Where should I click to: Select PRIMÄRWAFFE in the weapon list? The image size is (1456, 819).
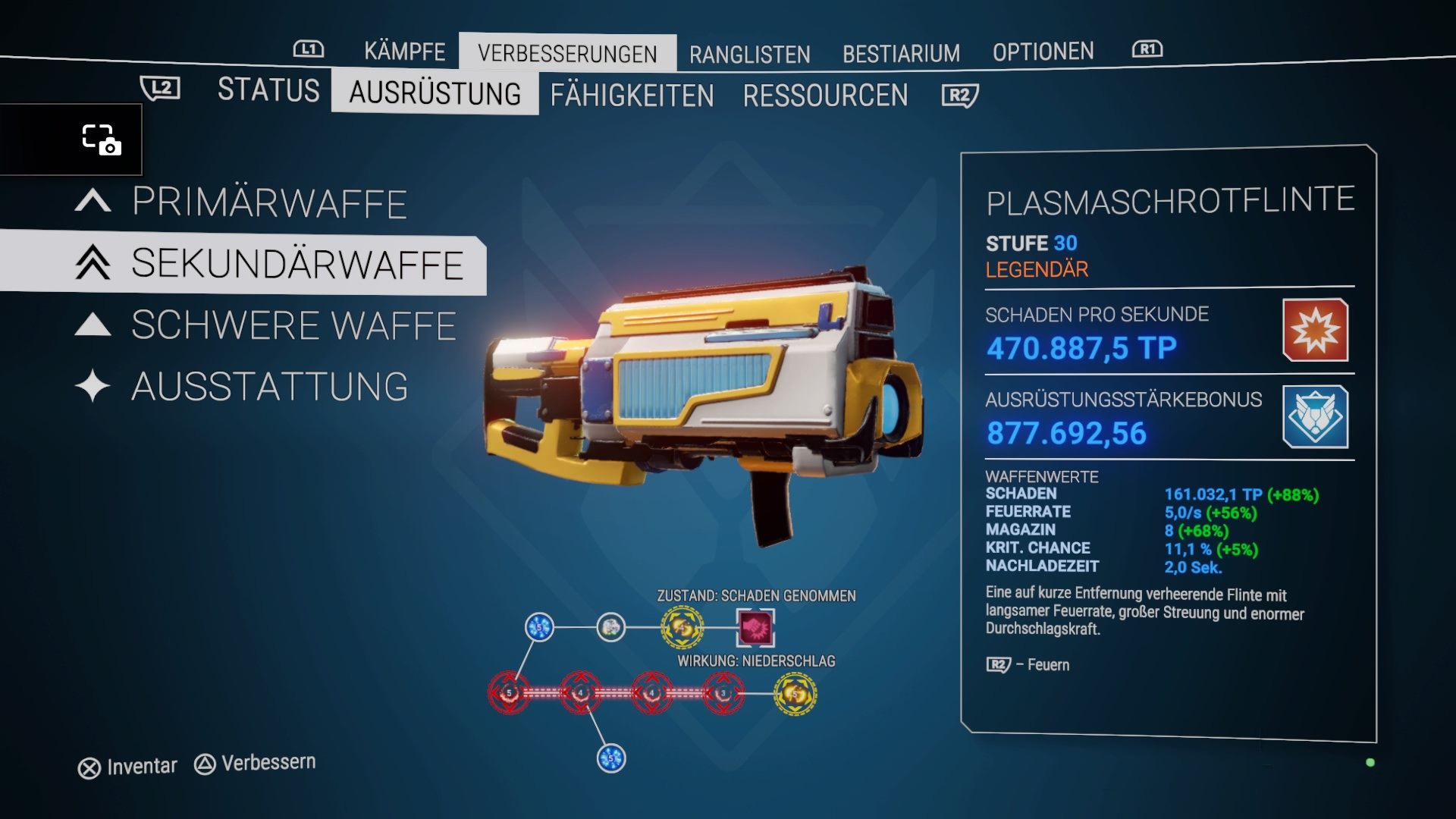coord(270,202)
